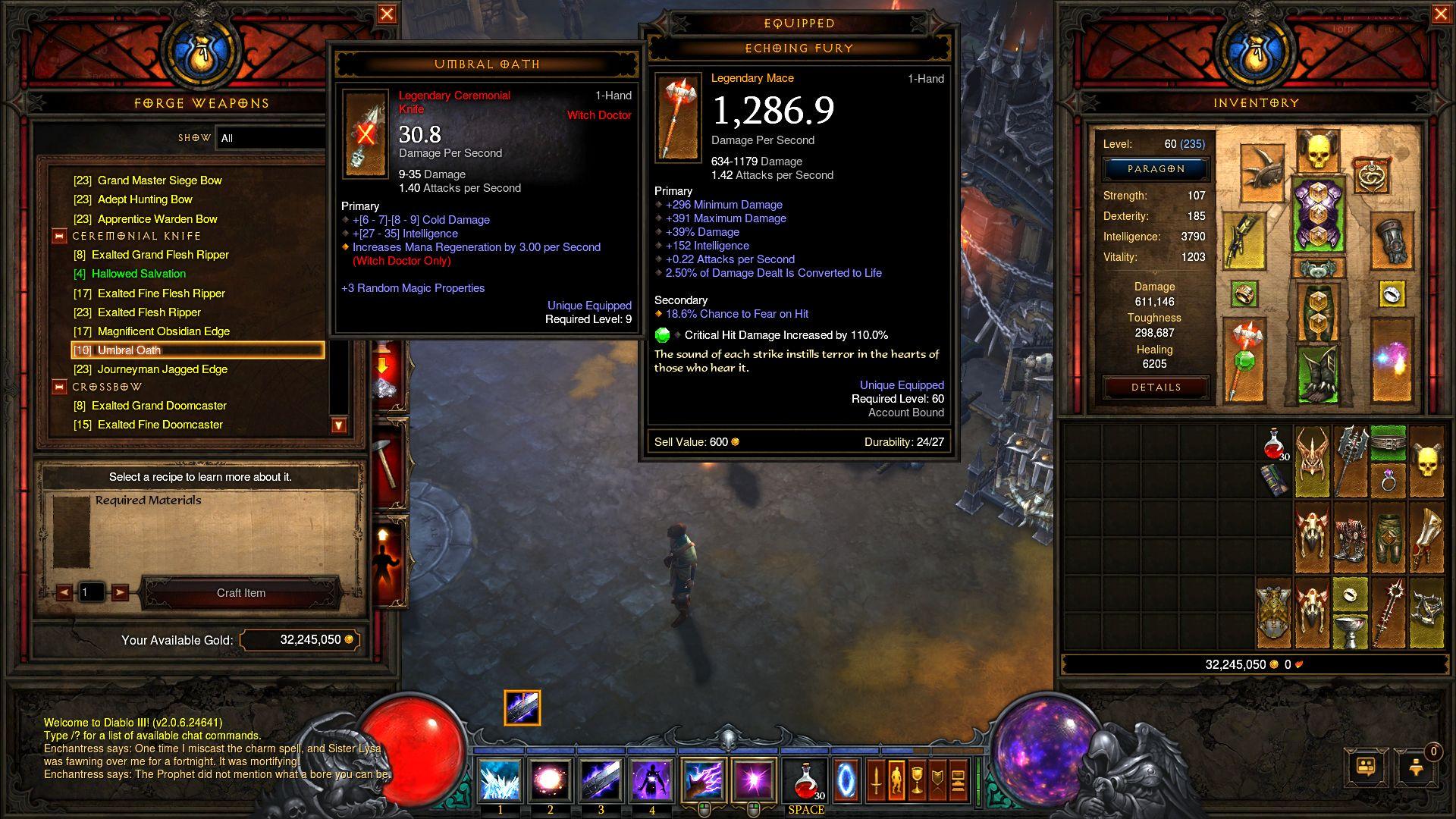
Task: Close the Forge Weapons panel
Action: [387, 14]
